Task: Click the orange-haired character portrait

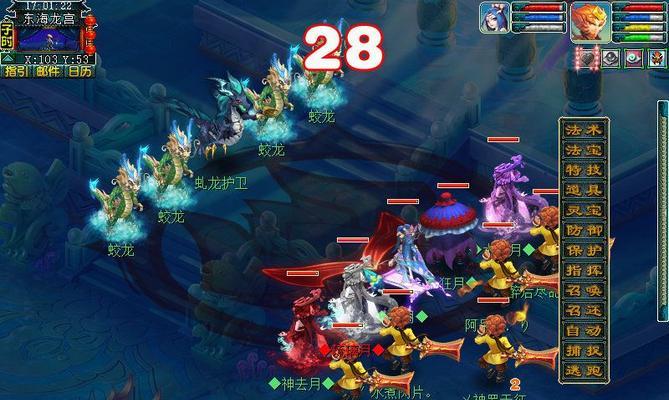Action: (x=588, y=21)
